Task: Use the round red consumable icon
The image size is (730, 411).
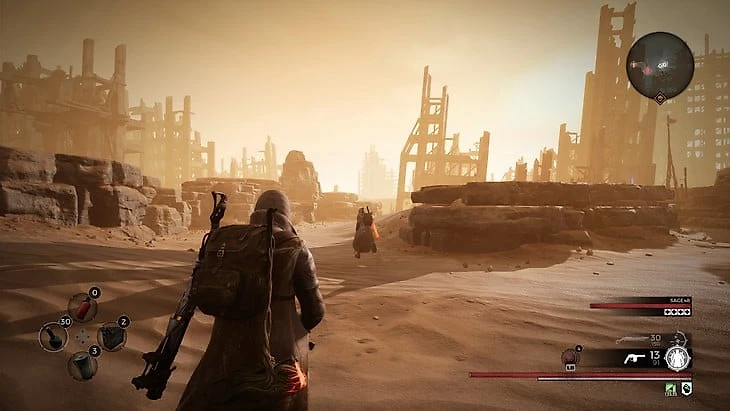Action: 570,355
